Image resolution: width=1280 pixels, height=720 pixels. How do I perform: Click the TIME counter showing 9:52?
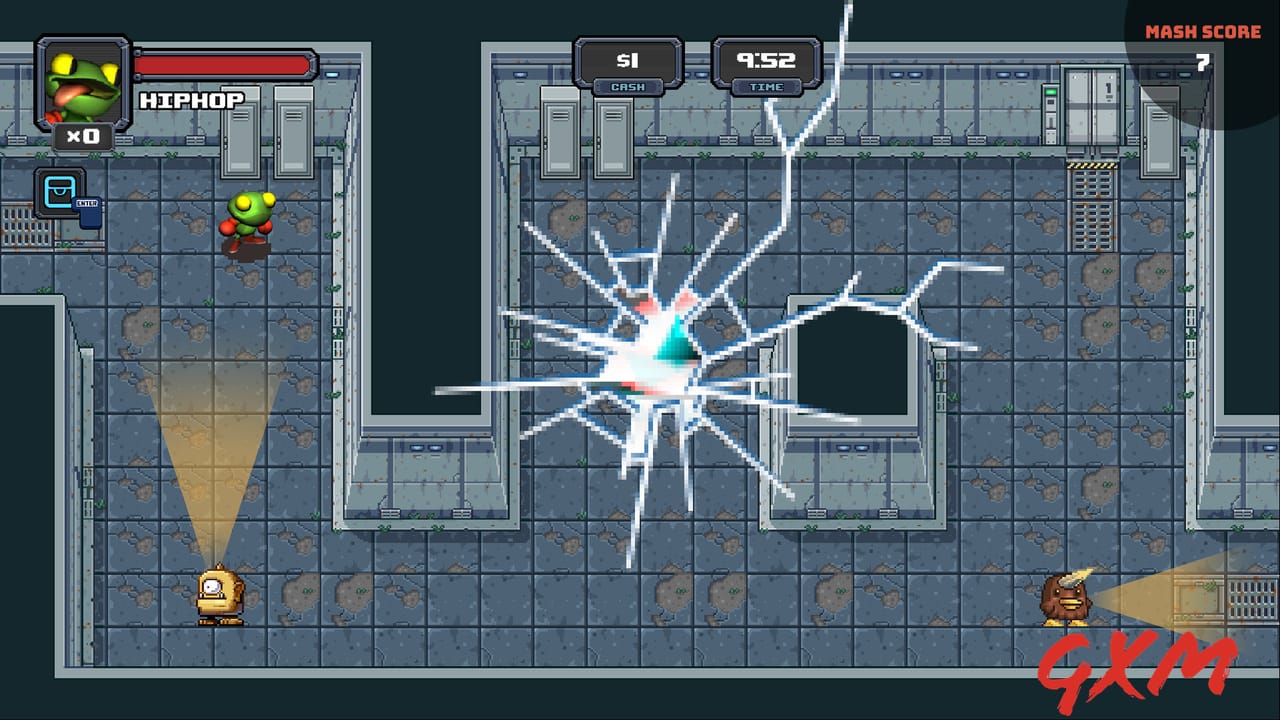766,60
